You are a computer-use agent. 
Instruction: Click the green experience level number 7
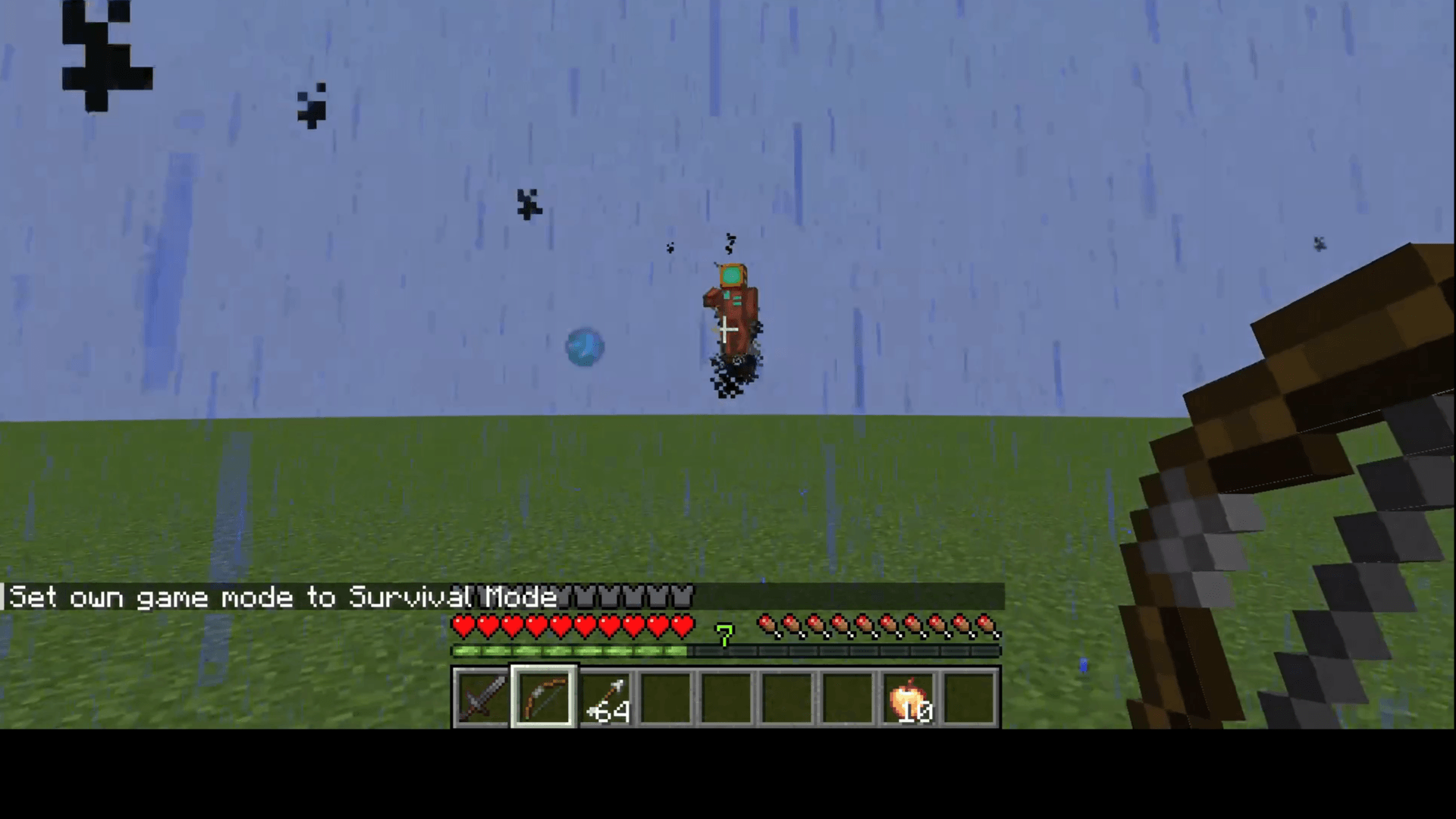tap(724, 637)
